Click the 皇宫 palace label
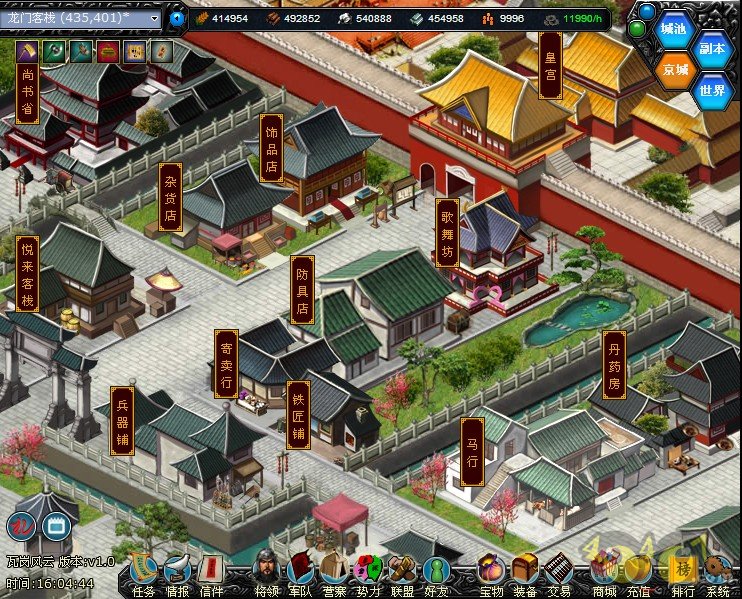 coord(549,64)
